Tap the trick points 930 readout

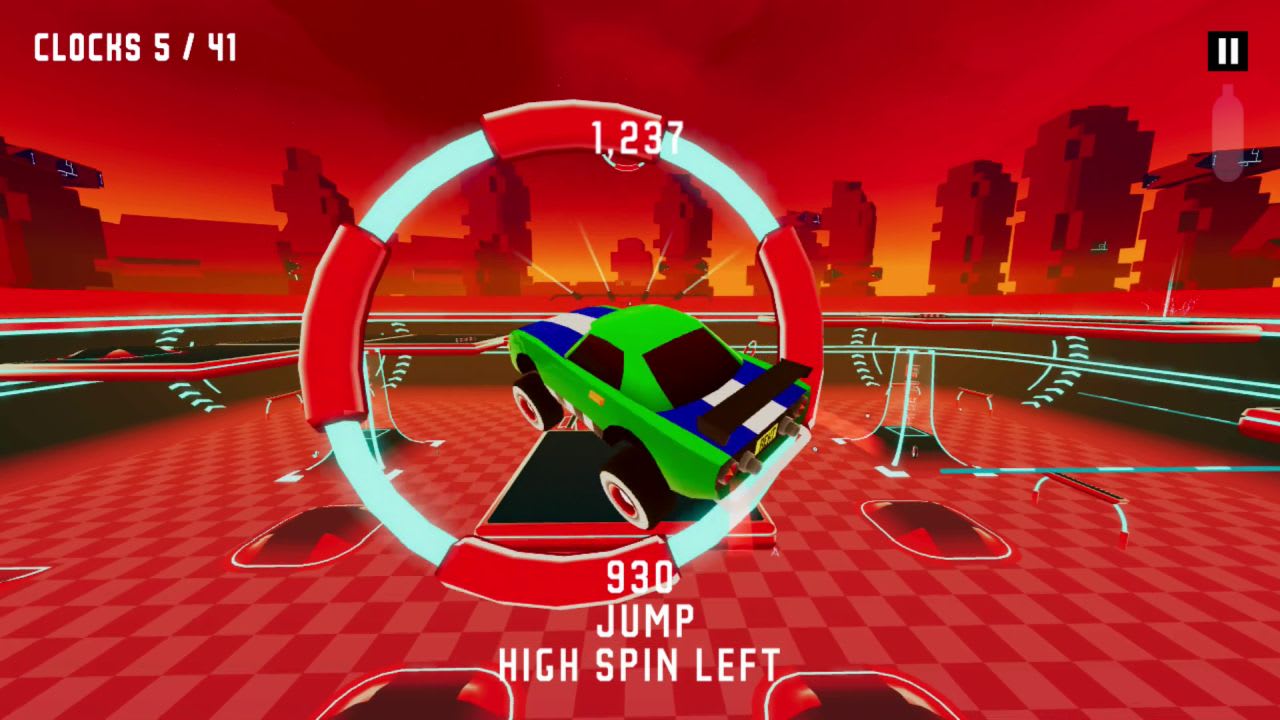(x=640, y=578)
